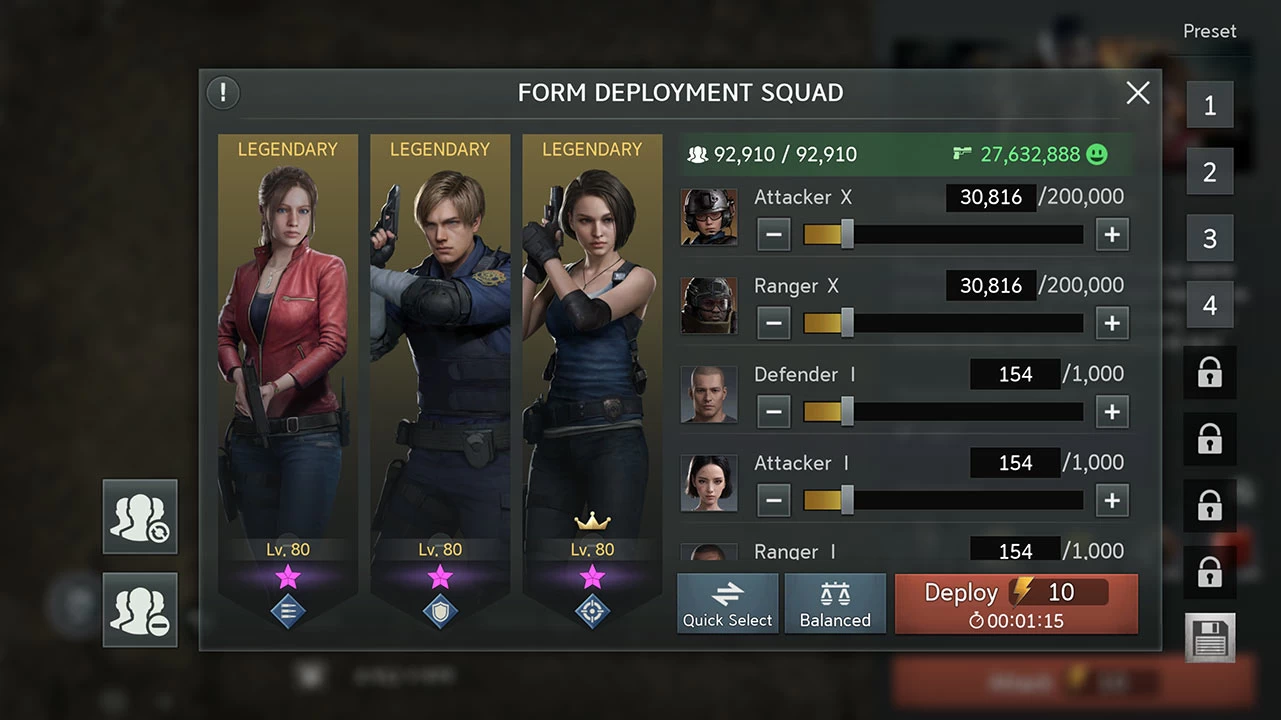This screenshot has height=720, width=1281.
Task: Open the exclamation info button
Action: pos(223,93)
